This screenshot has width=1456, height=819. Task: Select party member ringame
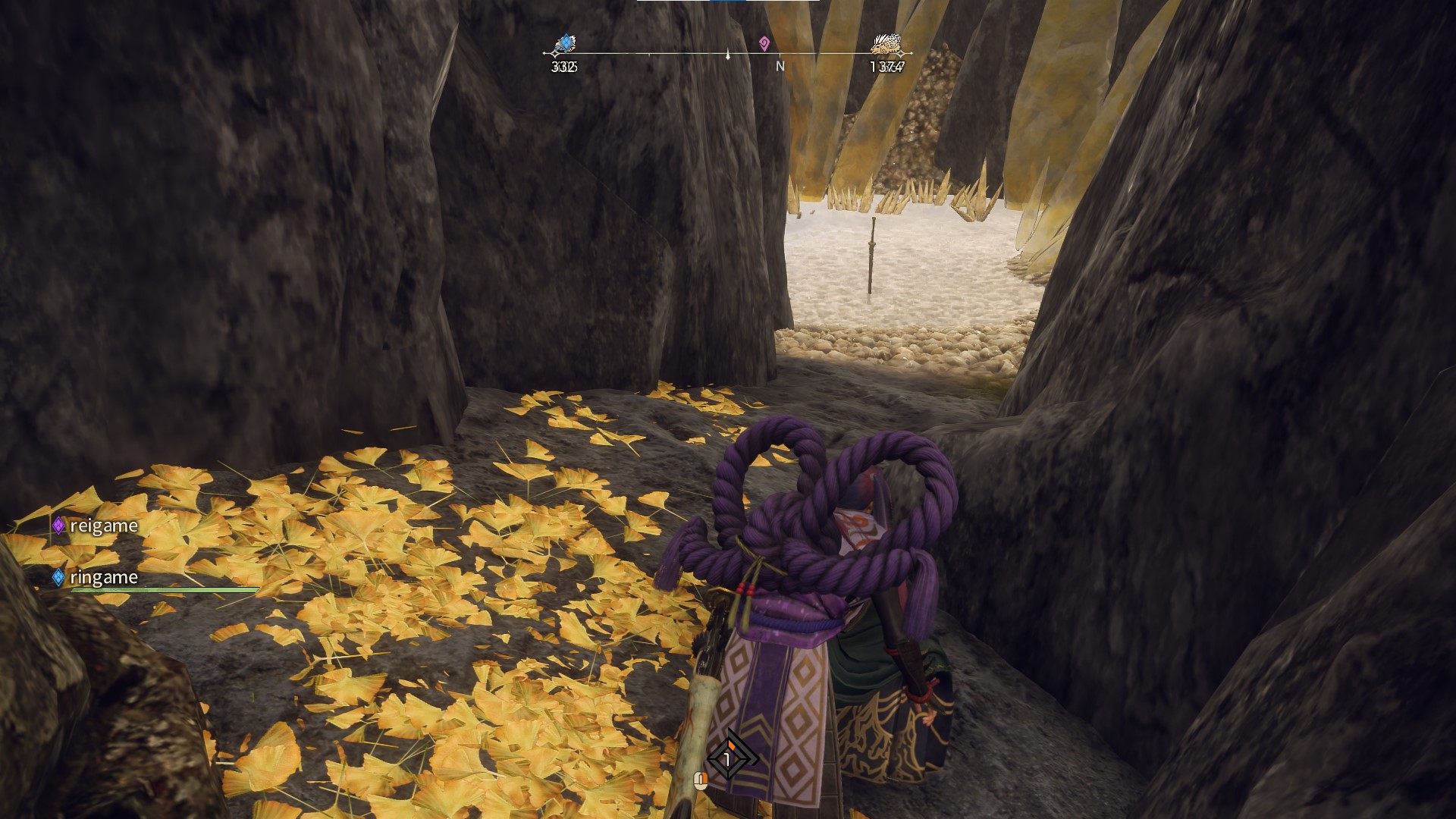coord(96,577)
